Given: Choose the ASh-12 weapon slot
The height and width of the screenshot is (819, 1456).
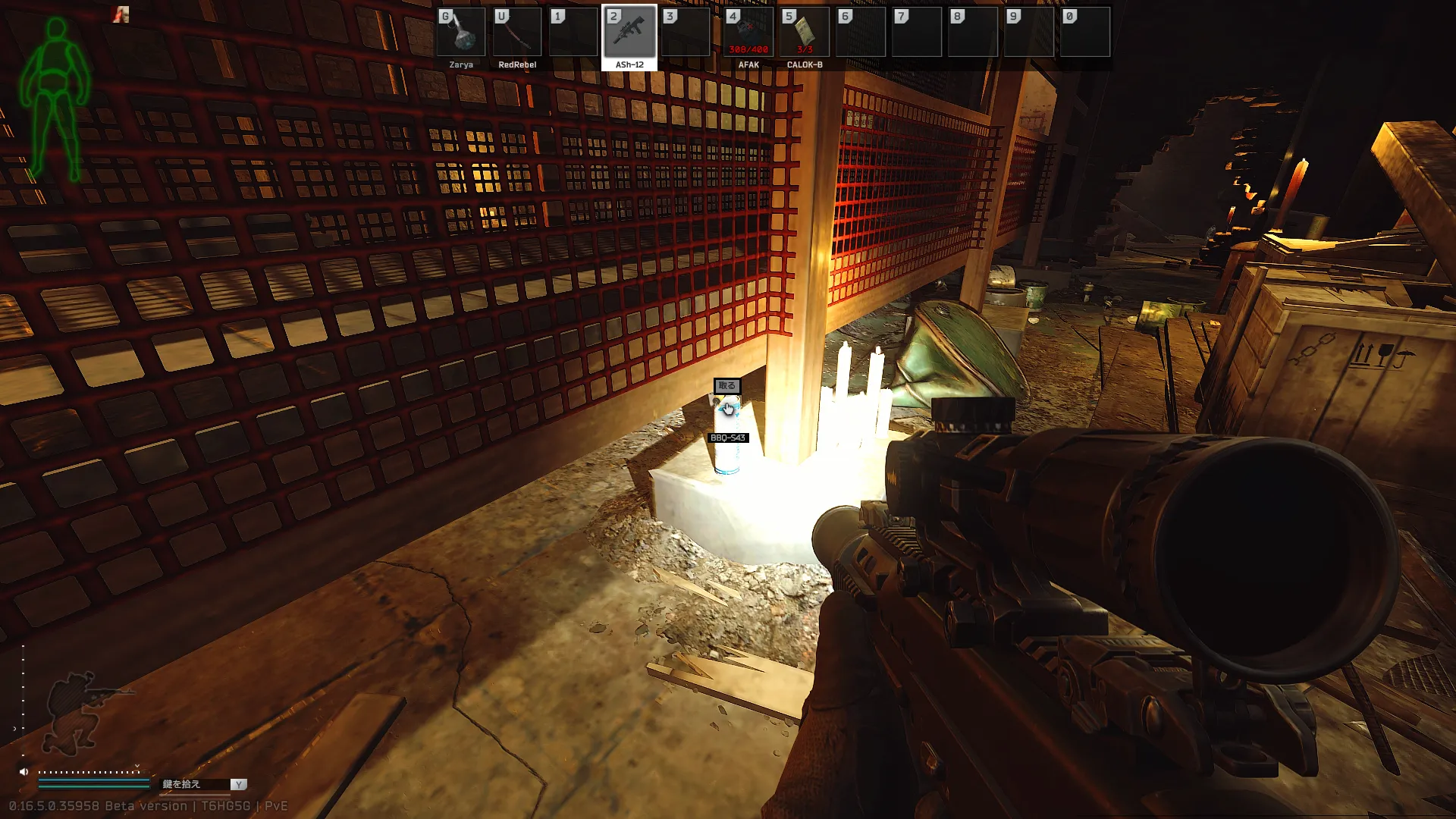Looking at the screenshot, I should [x=629, y=33].
